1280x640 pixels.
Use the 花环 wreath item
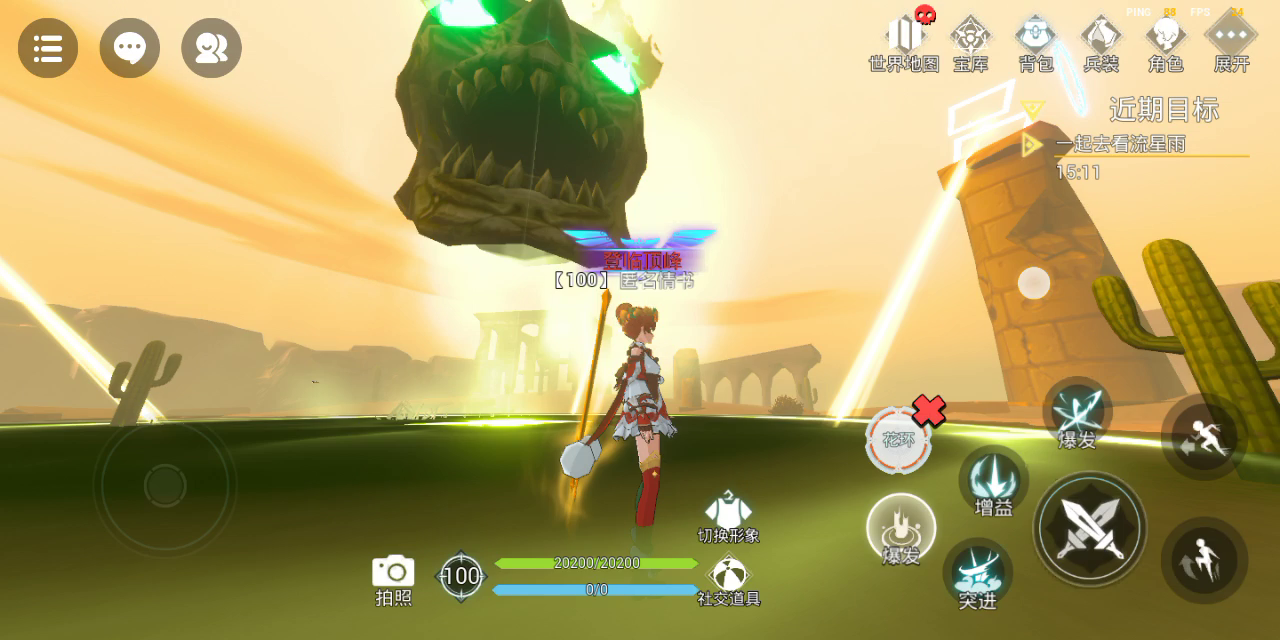pyautogui.click(x=898, y=440)
